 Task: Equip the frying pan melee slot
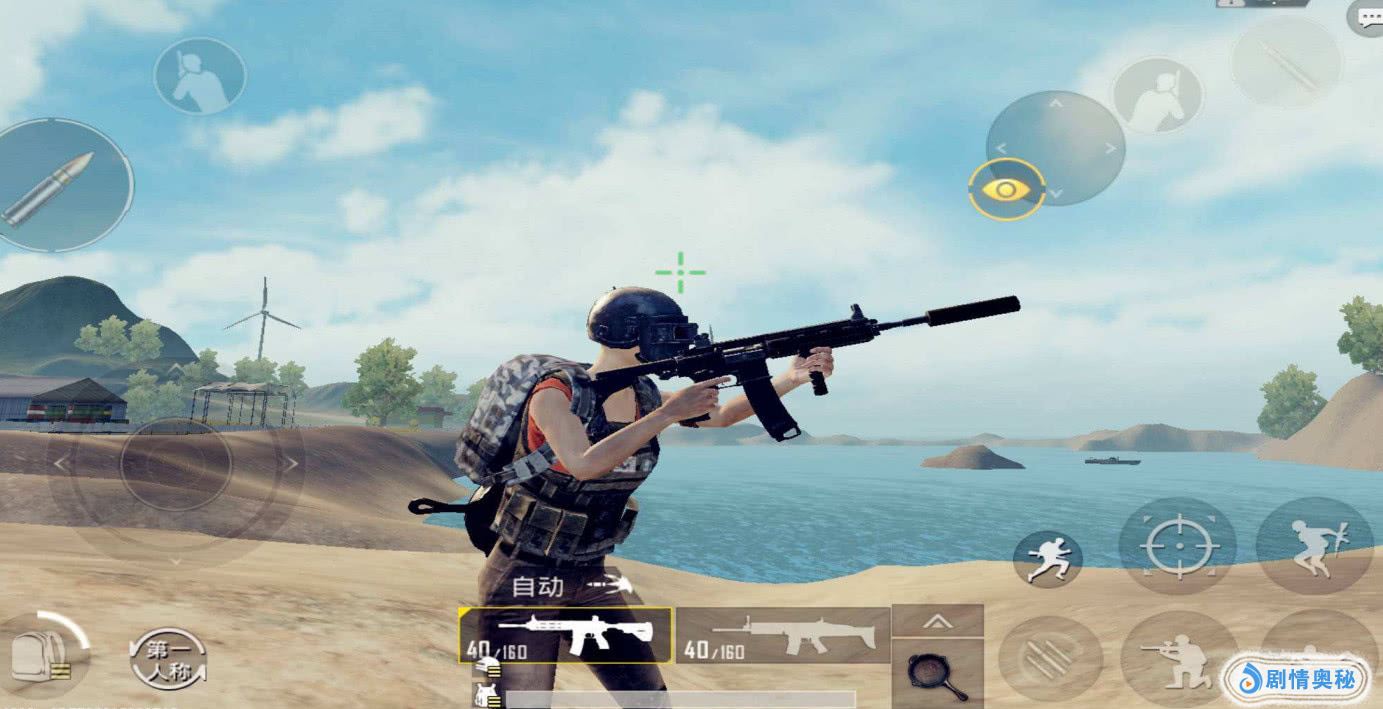938,673
